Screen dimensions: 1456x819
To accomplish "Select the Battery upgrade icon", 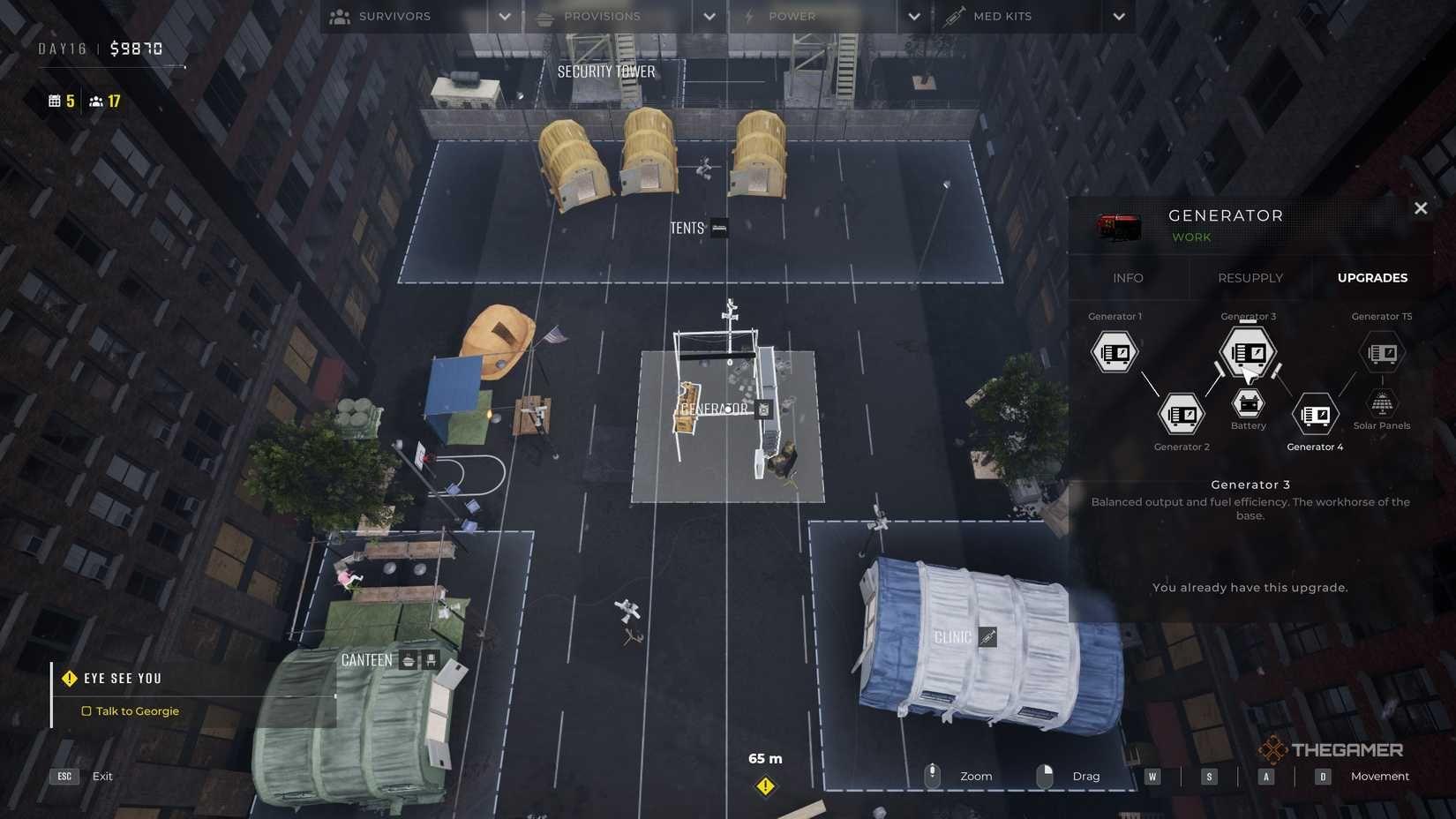I will tap(1248, 403).
